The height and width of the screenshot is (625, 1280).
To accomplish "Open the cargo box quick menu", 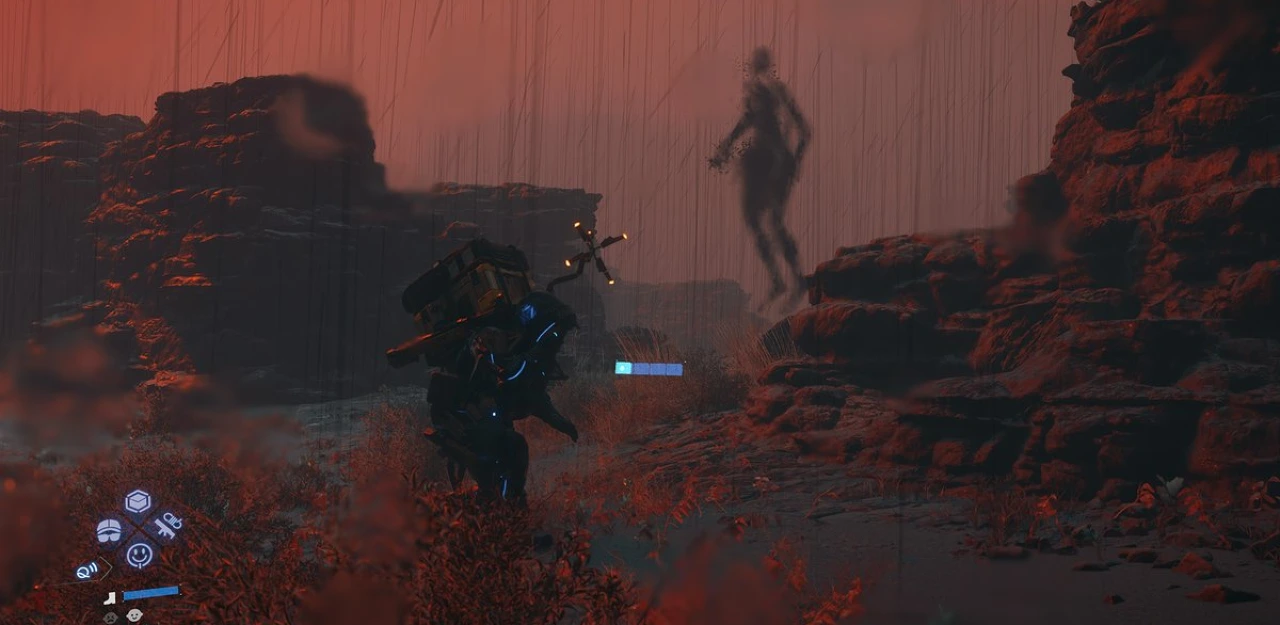I will pyautogui.click(x=138, y=502).
